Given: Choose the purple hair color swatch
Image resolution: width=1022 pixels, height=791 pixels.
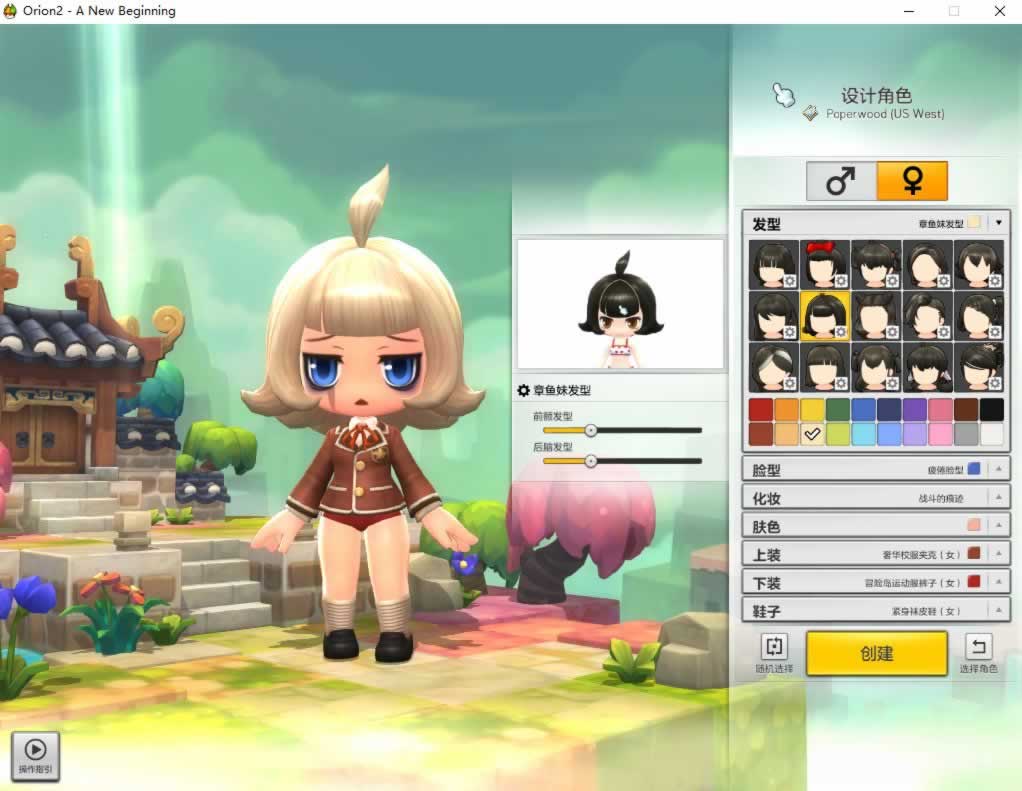Looking at the screenshot, I should [x=914, y=409].
